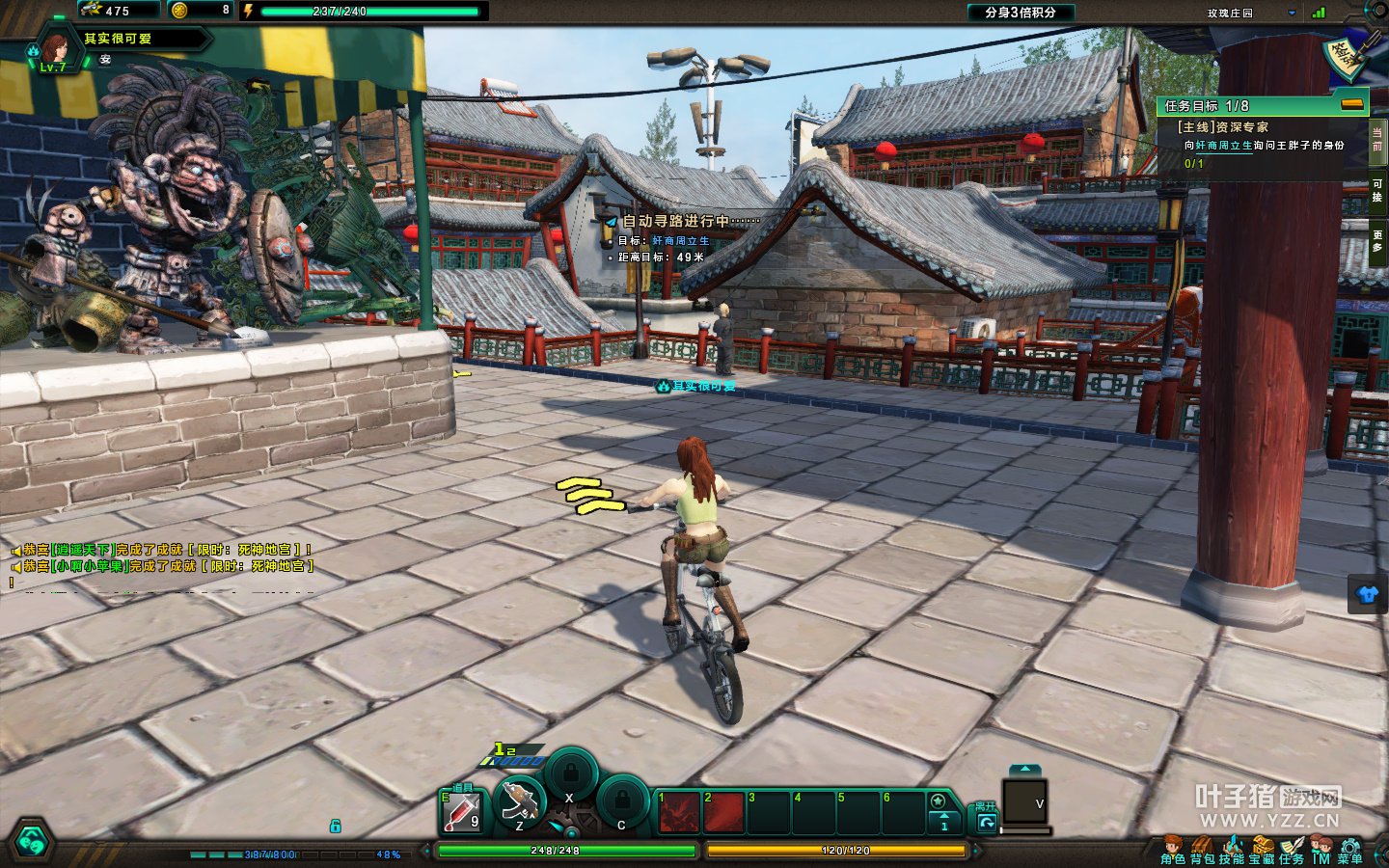
Task: Switch to the 当前 current quests tab
Action: tap(1377, 139)
